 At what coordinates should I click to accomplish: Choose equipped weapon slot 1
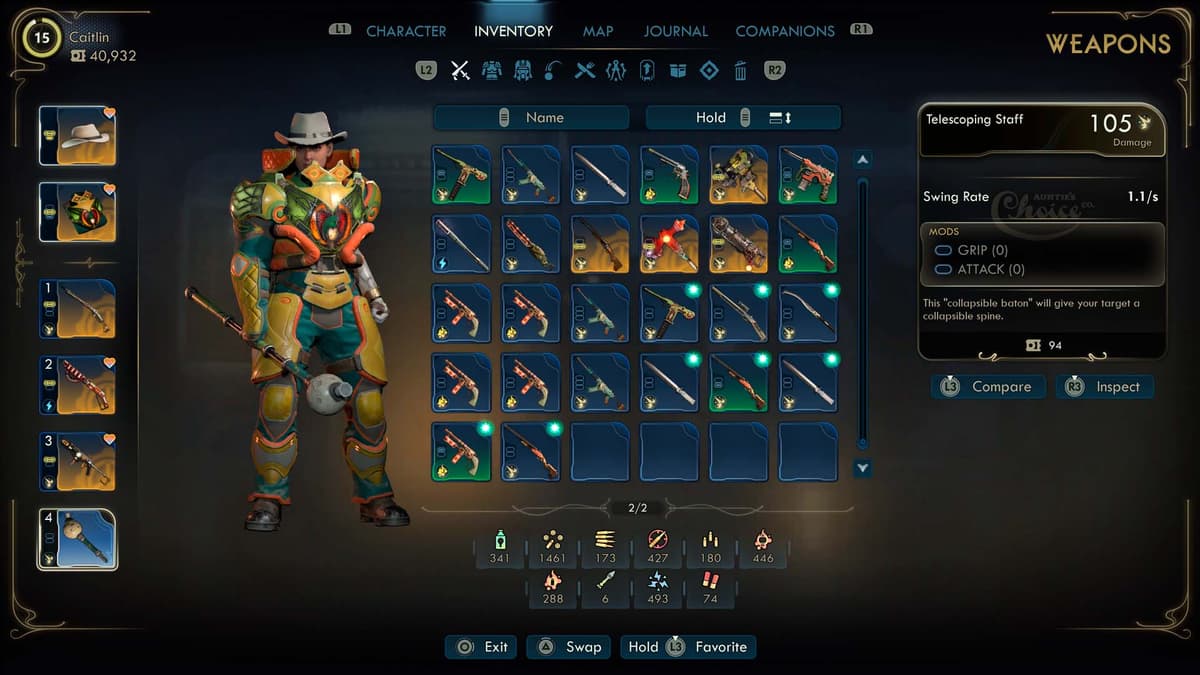(x=78, y=308)
